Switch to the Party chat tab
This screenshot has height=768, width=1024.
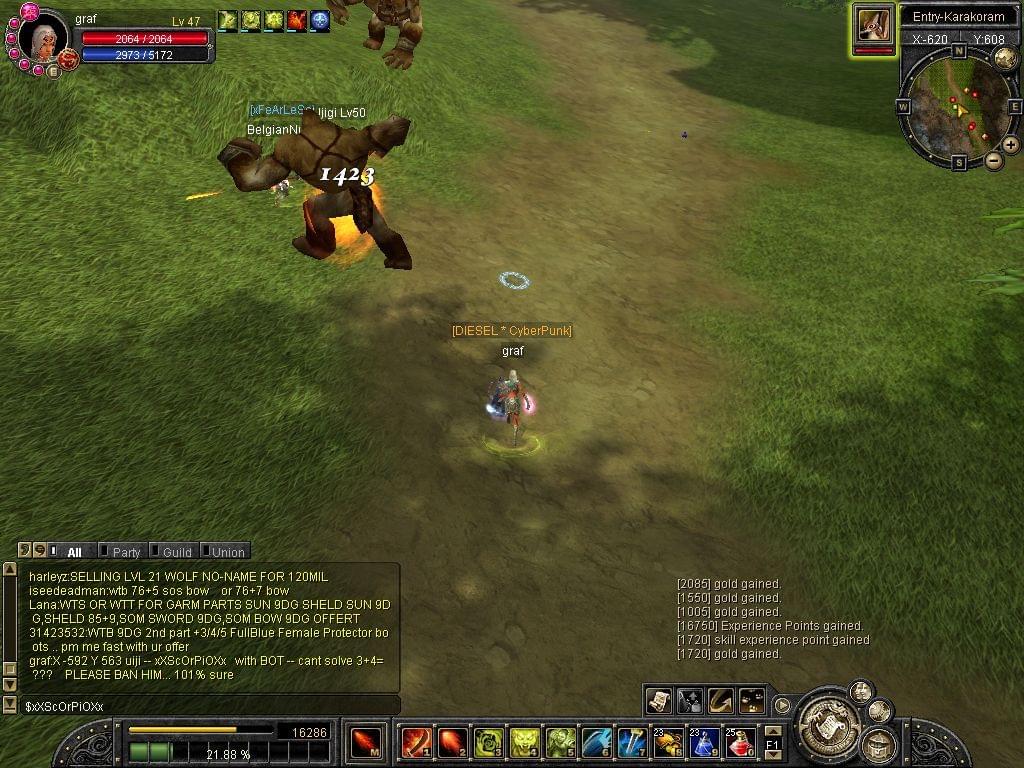[x=126, y=552]
